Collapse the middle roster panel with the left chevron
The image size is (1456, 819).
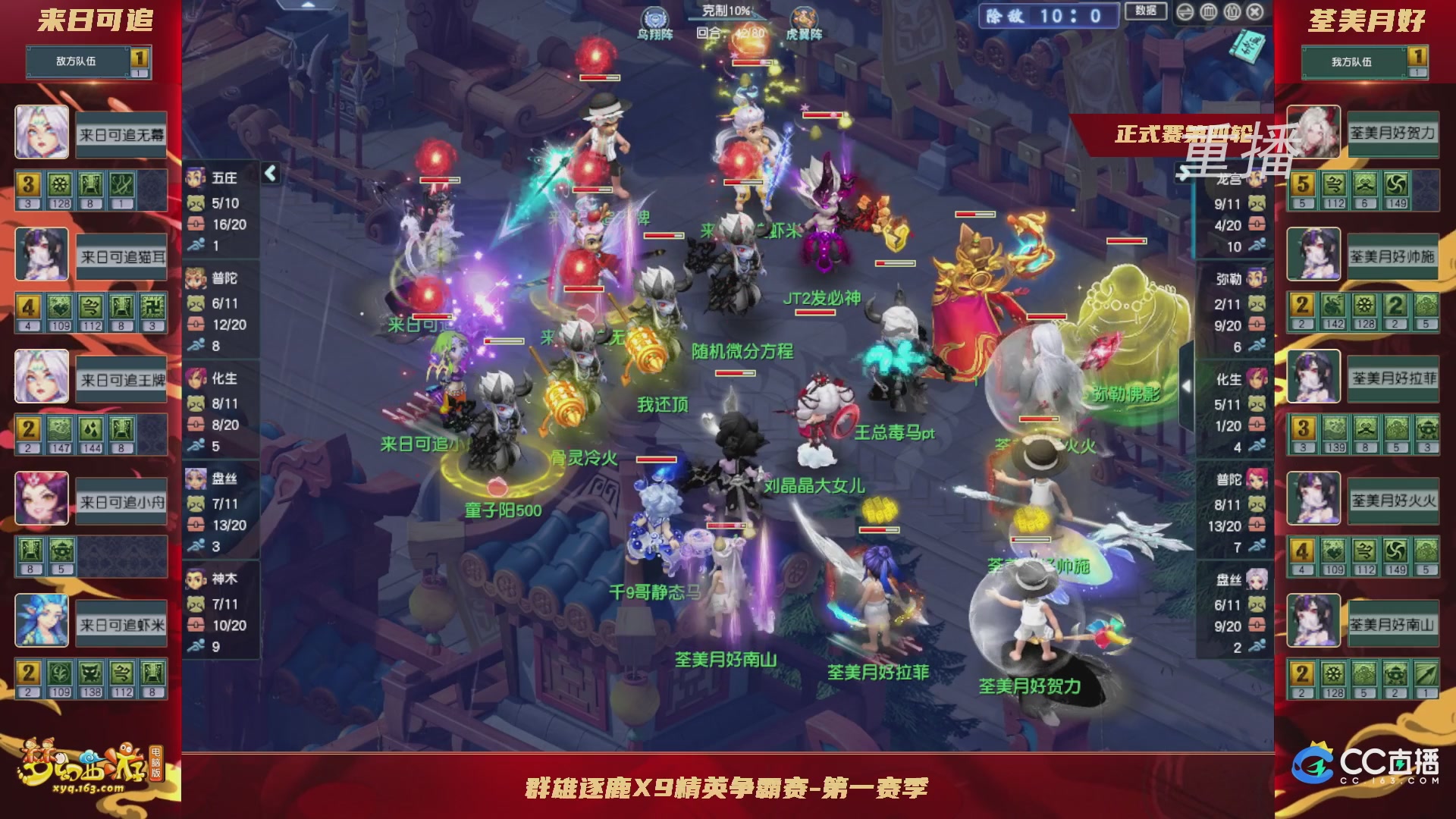pos(269,173)
